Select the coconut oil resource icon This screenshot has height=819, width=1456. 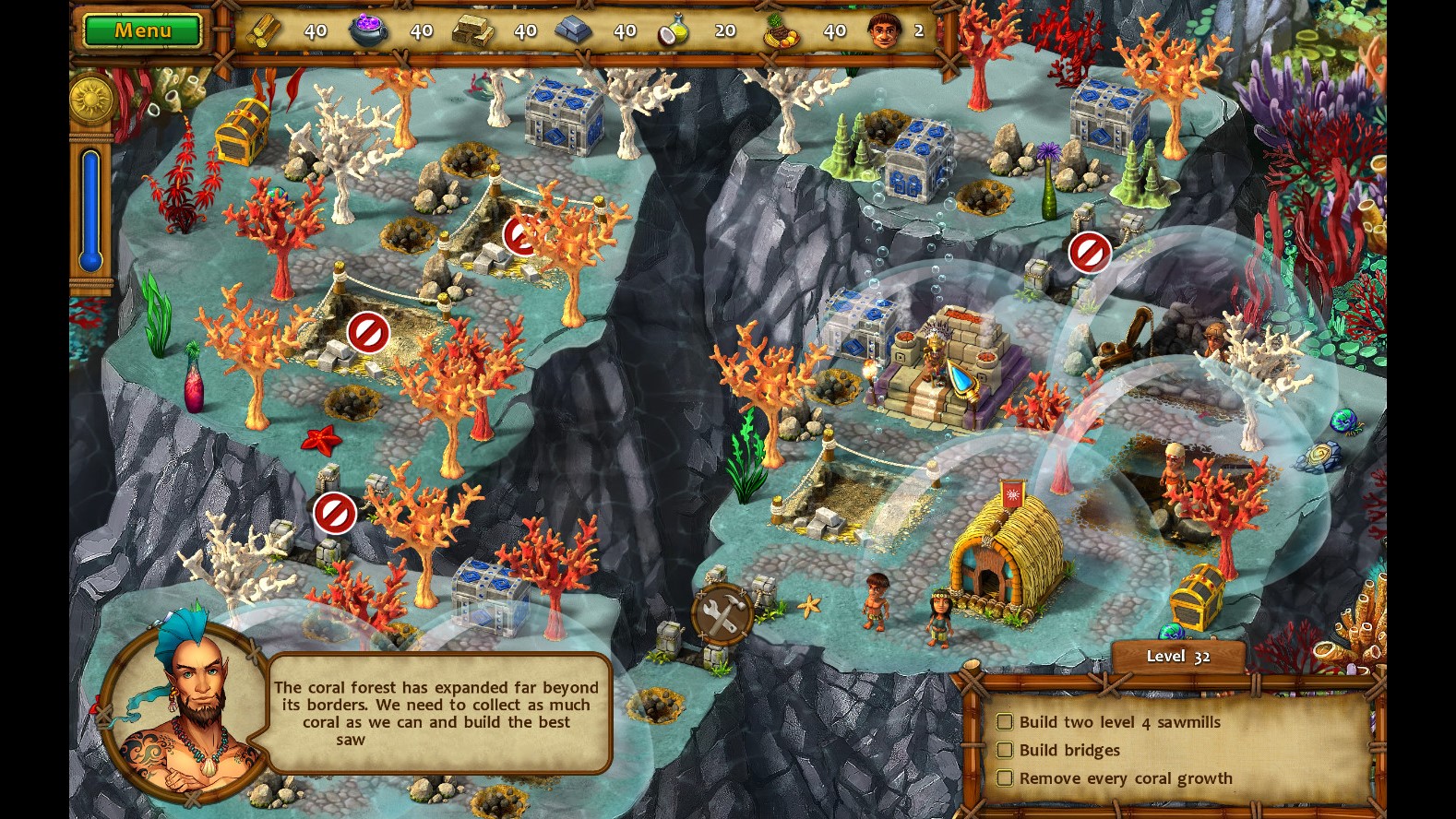coord(674,29)
